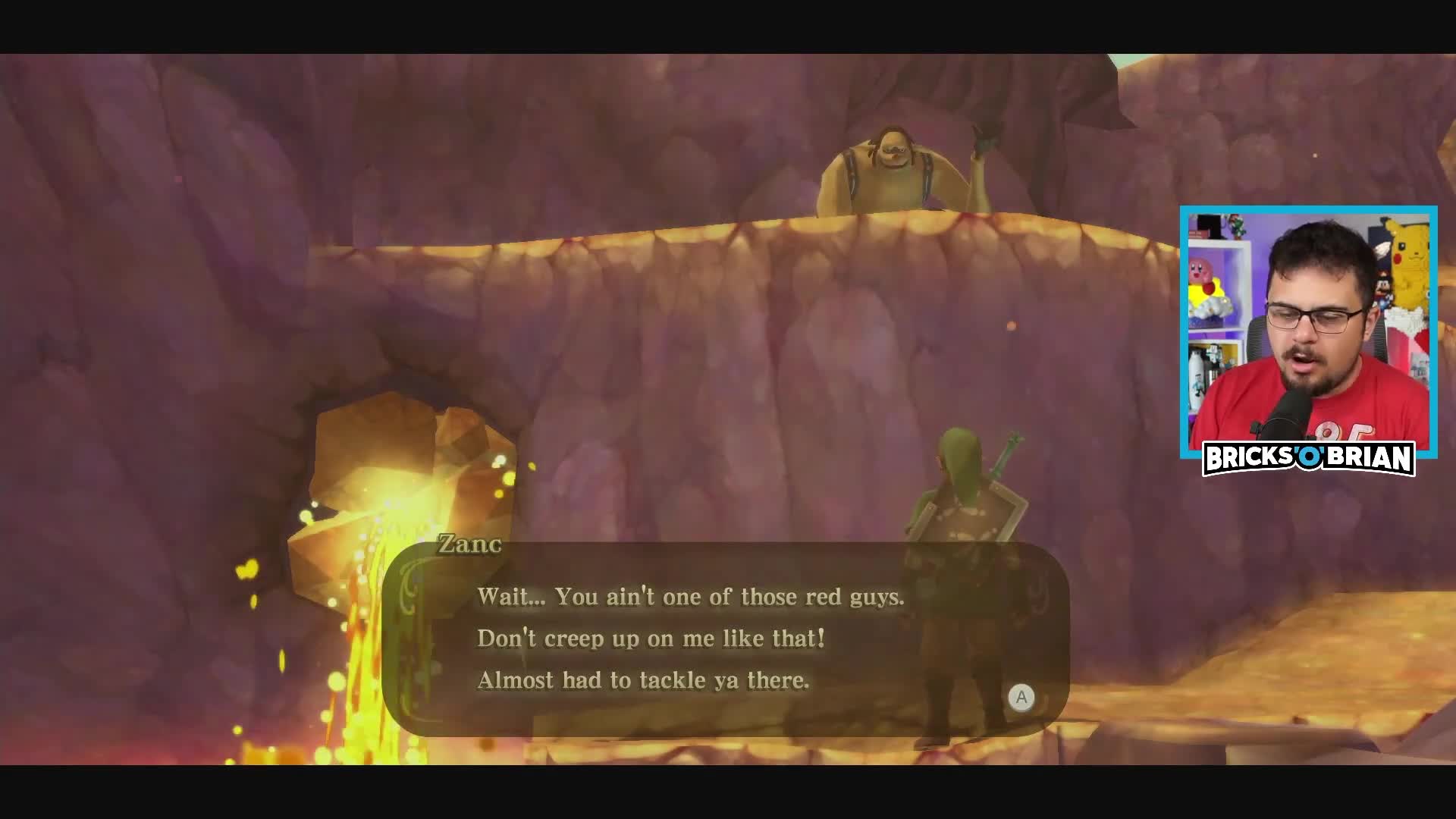Click the text 'Almost had to tackle ya there'

tap(643, 680)
